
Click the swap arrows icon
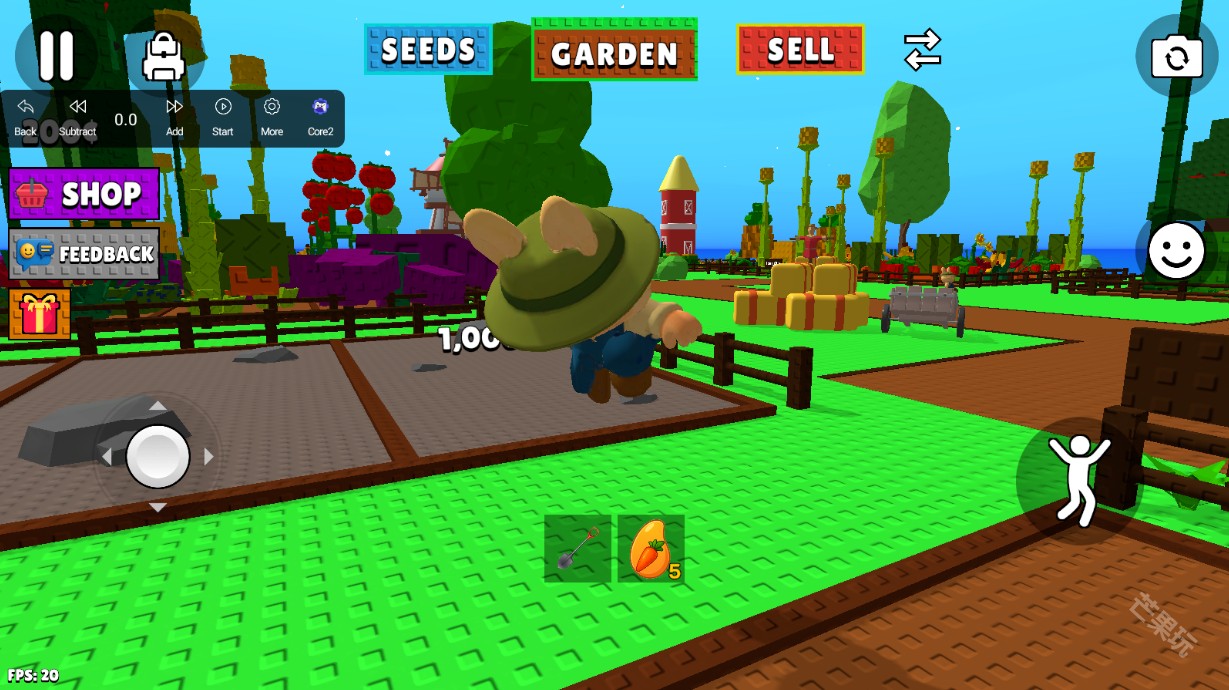[922, 49]
